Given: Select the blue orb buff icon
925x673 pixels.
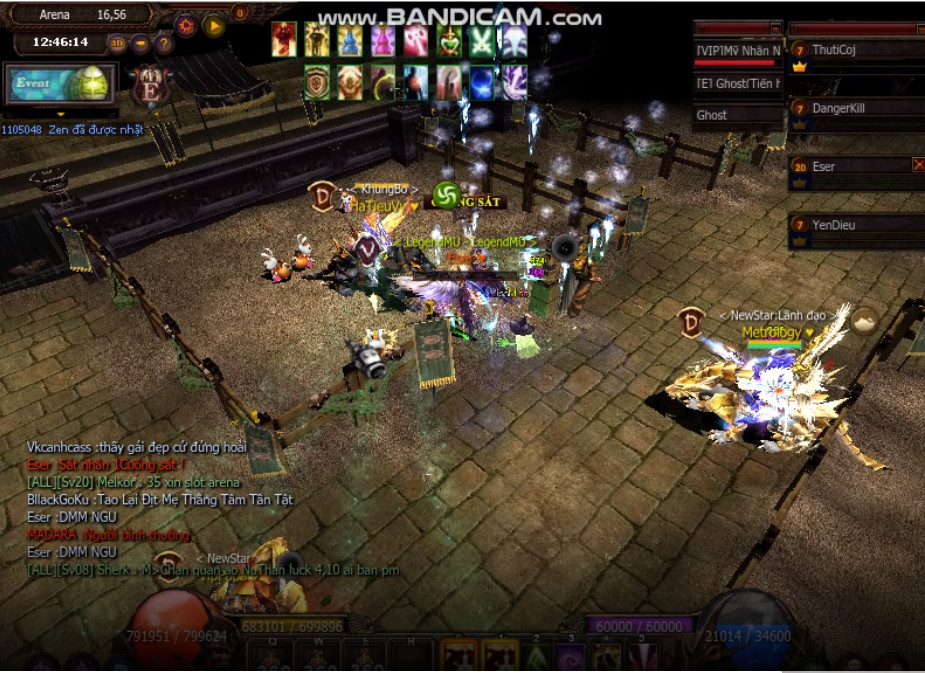Looking at the screenshot, I should (x=482, y=82).
